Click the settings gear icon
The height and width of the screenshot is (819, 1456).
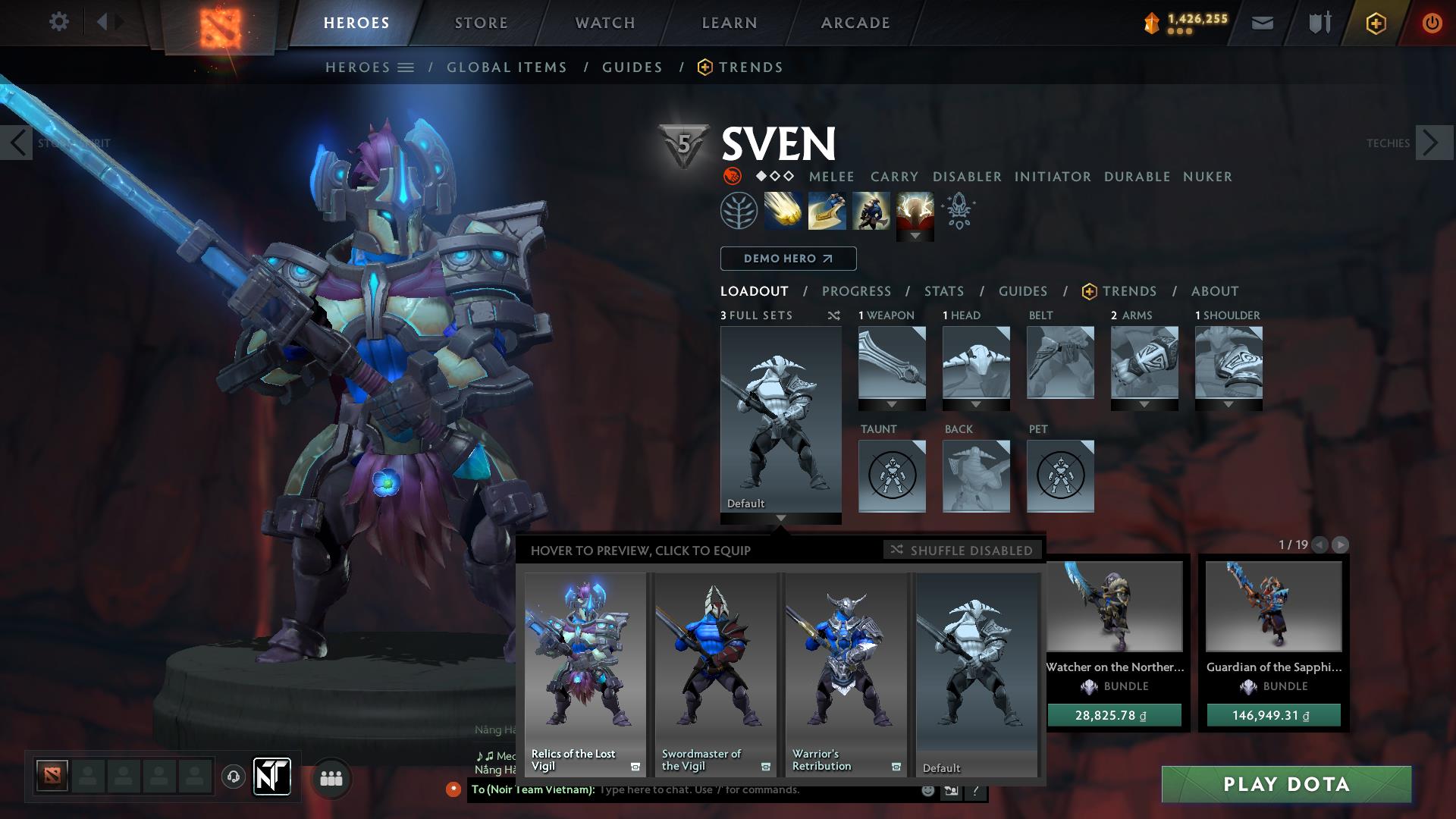[58, 22]
